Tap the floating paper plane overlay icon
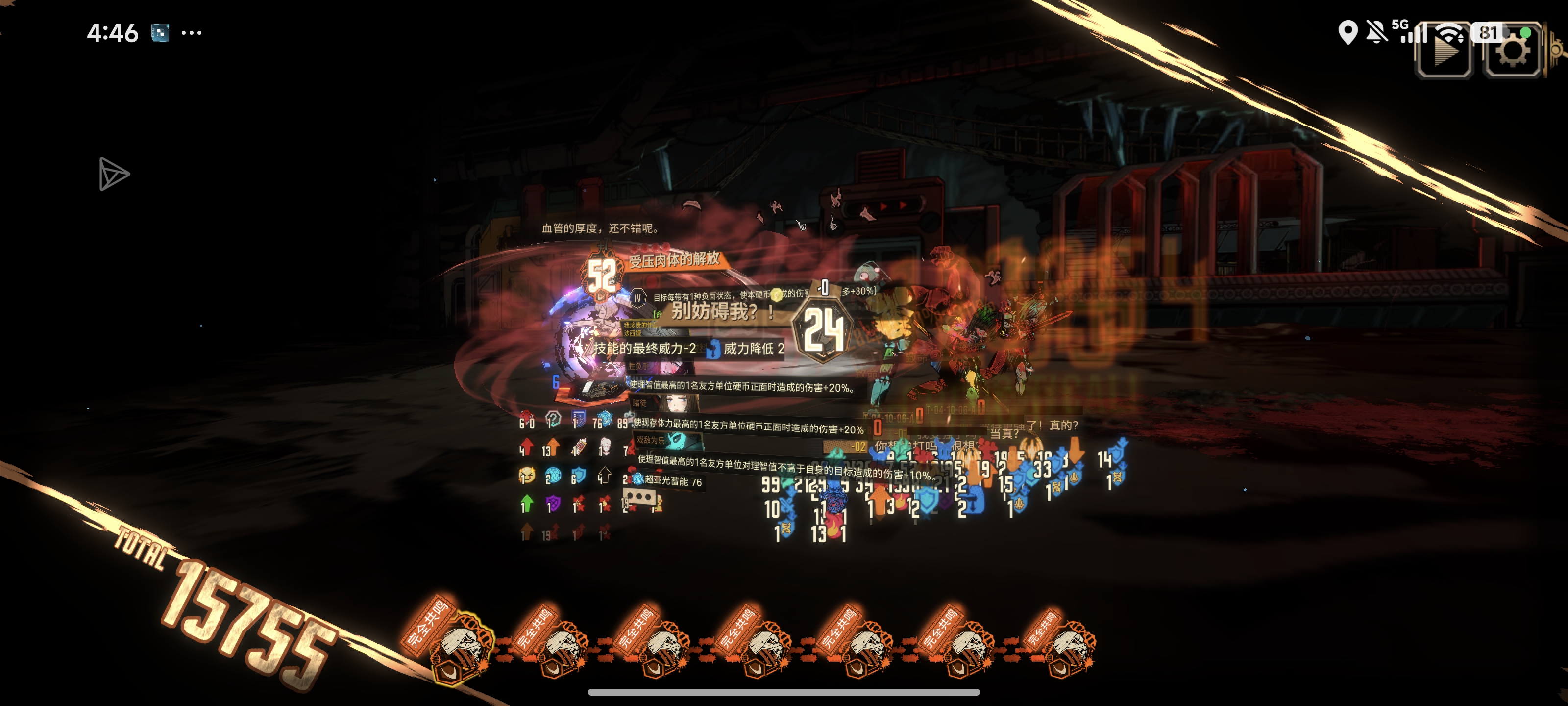Viewport: 1568px width, 706px height. coord(113,174)
